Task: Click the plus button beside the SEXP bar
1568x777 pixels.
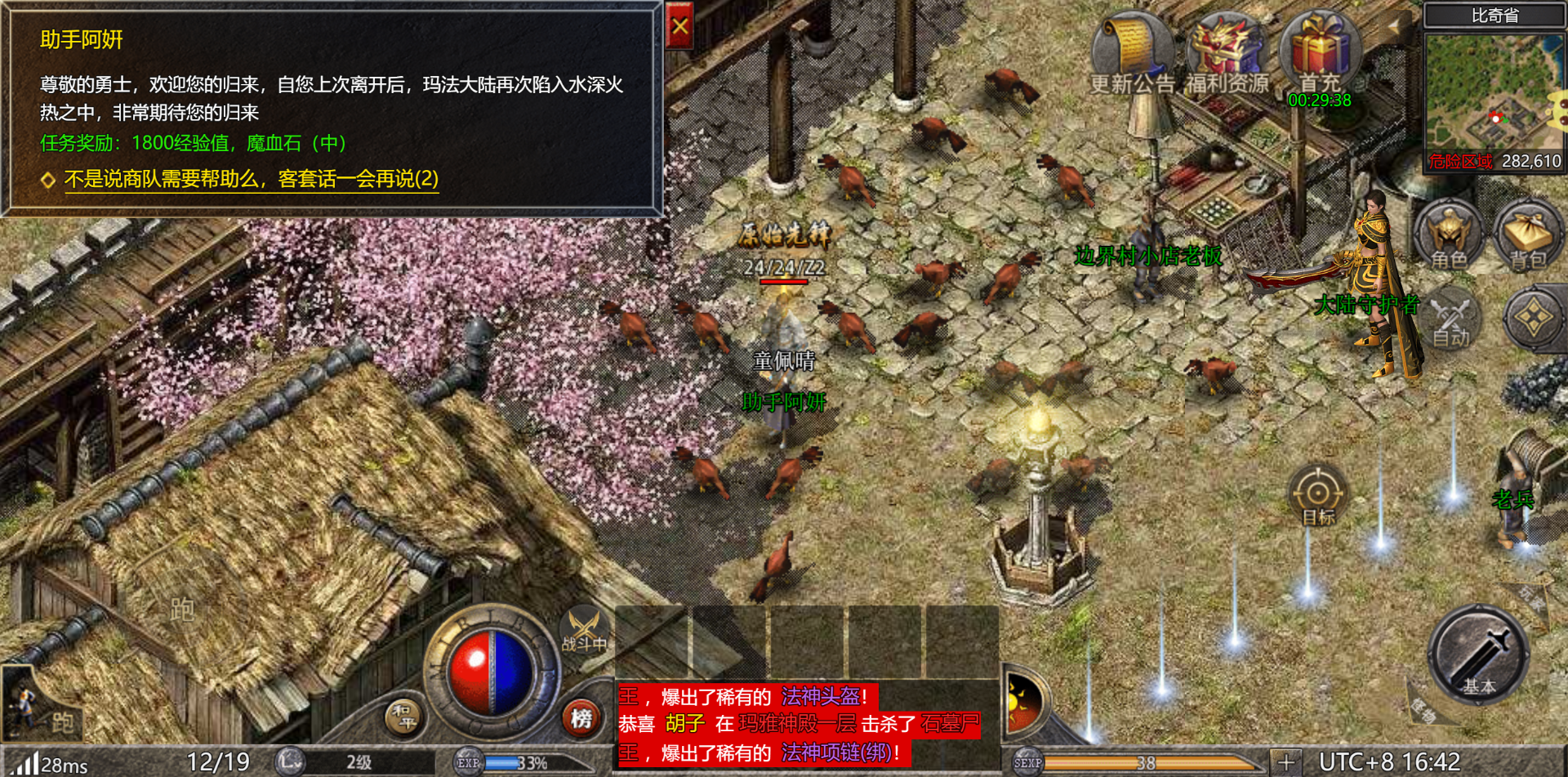Action: tap(1285, 762)
